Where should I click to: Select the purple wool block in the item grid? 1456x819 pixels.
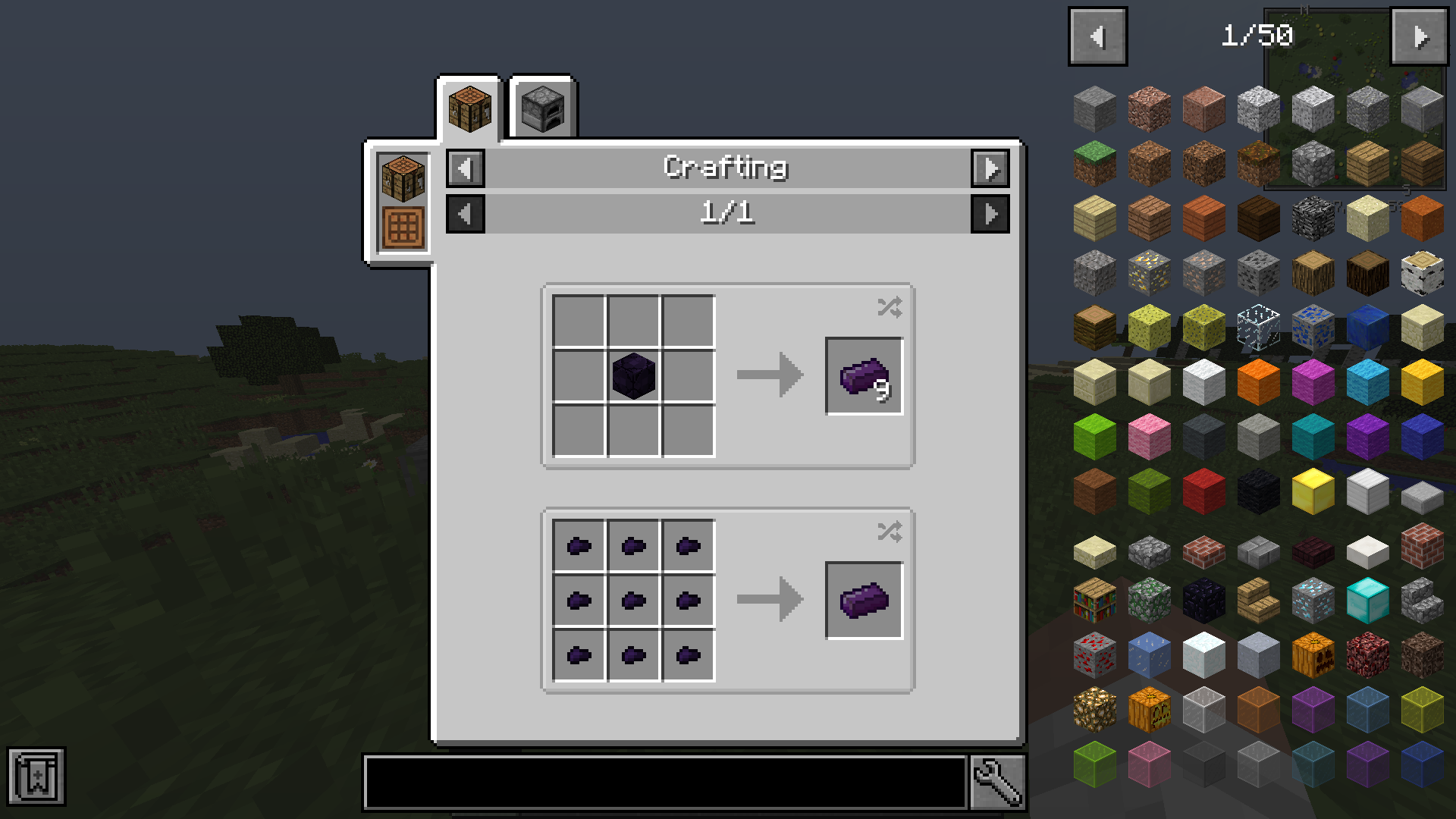point(1367,436)
